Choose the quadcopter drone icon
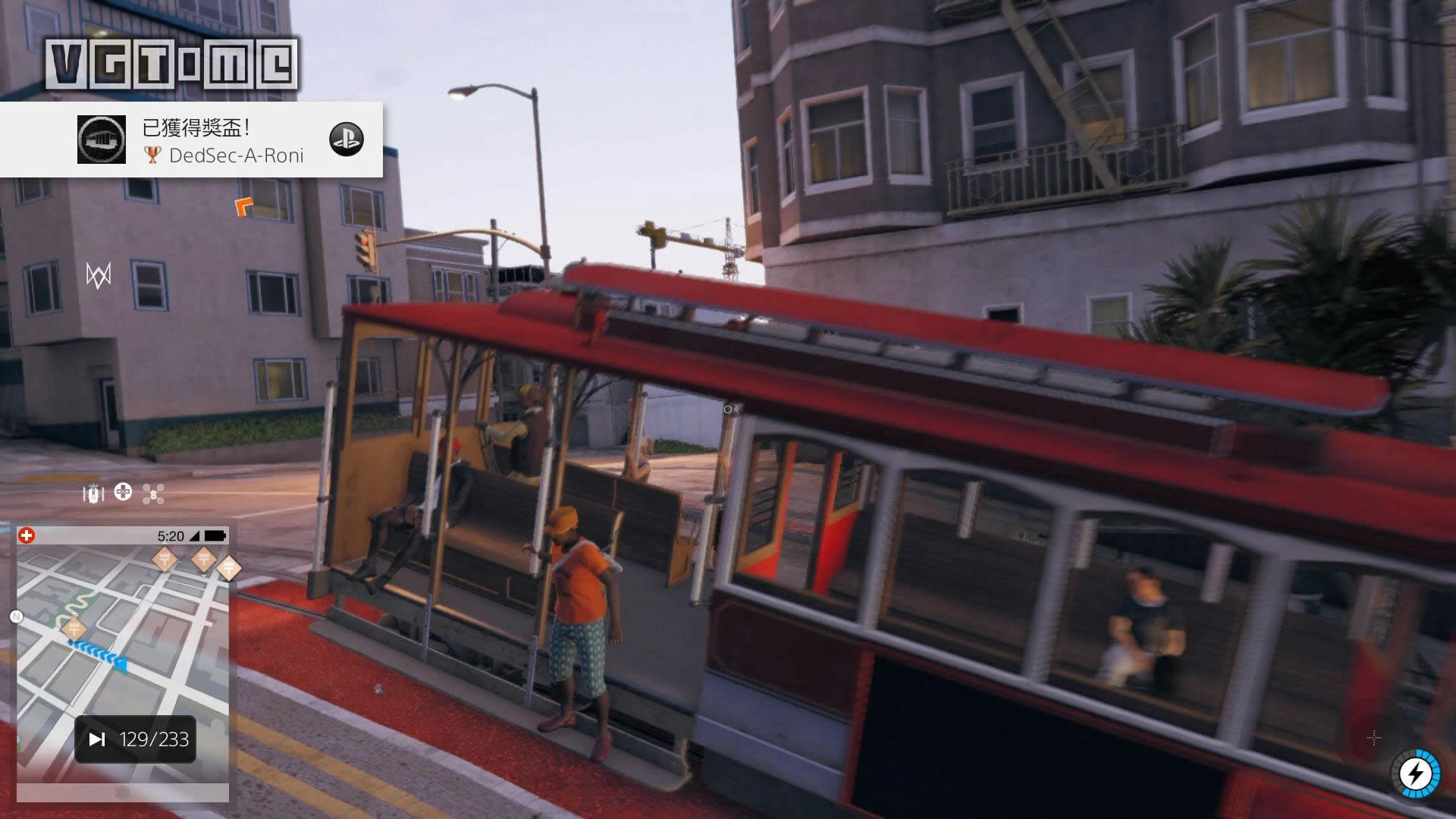Screen dimensions: 1456x819 [154, 494]
